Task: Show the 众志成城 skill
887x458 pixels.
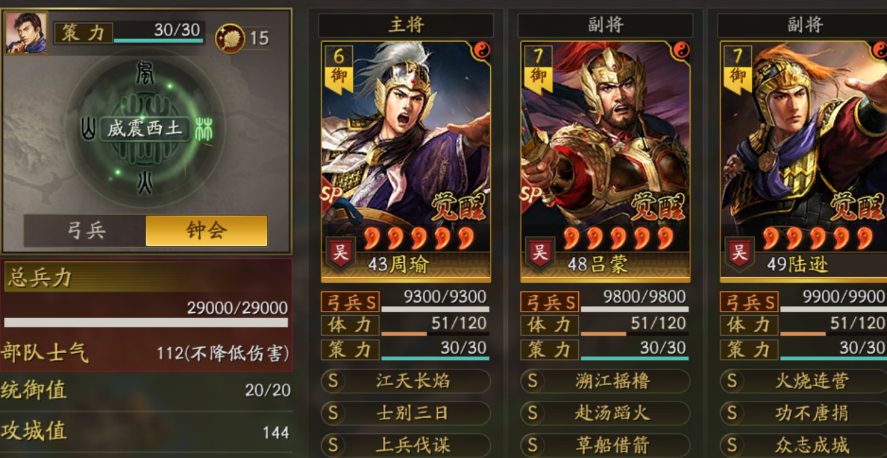Action: pos(803,444)
